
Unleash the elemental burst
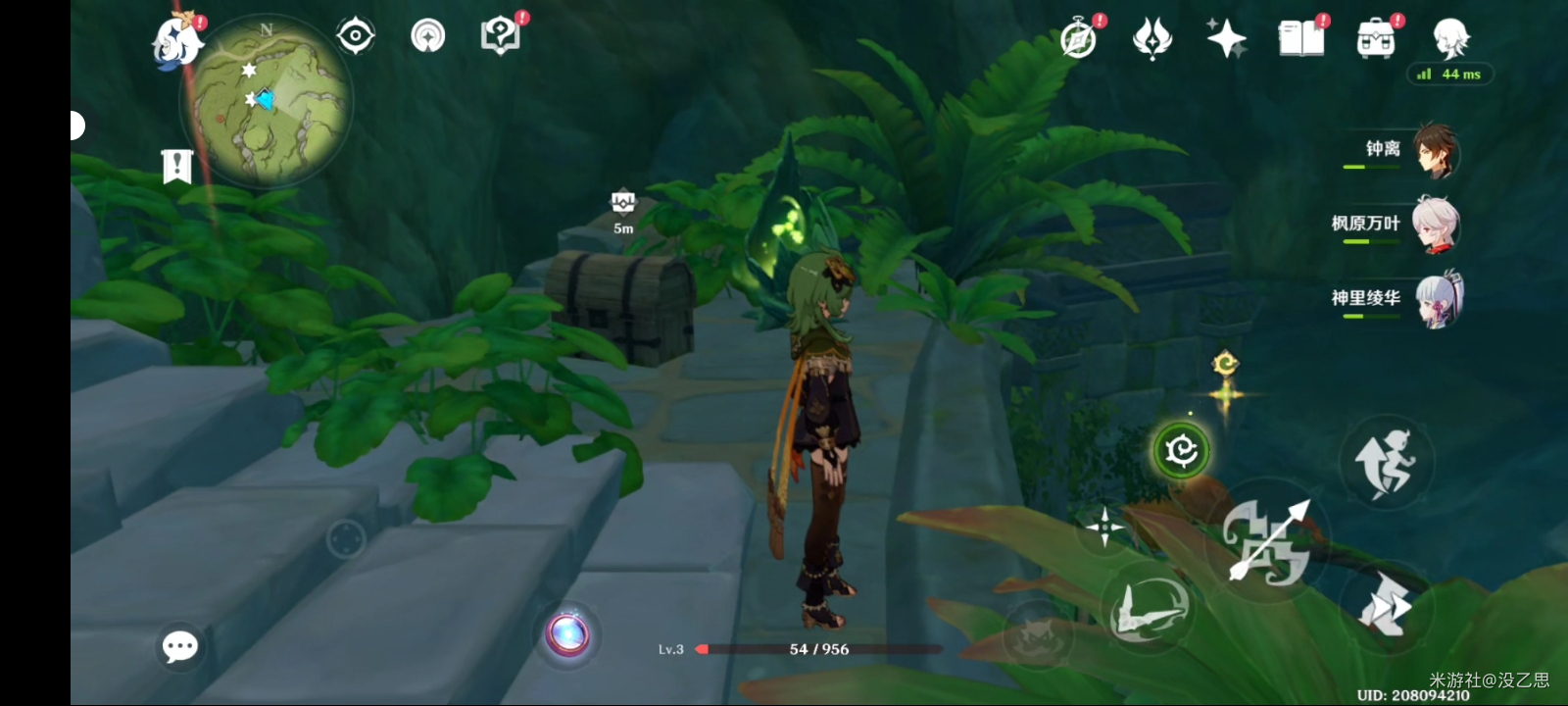1147,608
